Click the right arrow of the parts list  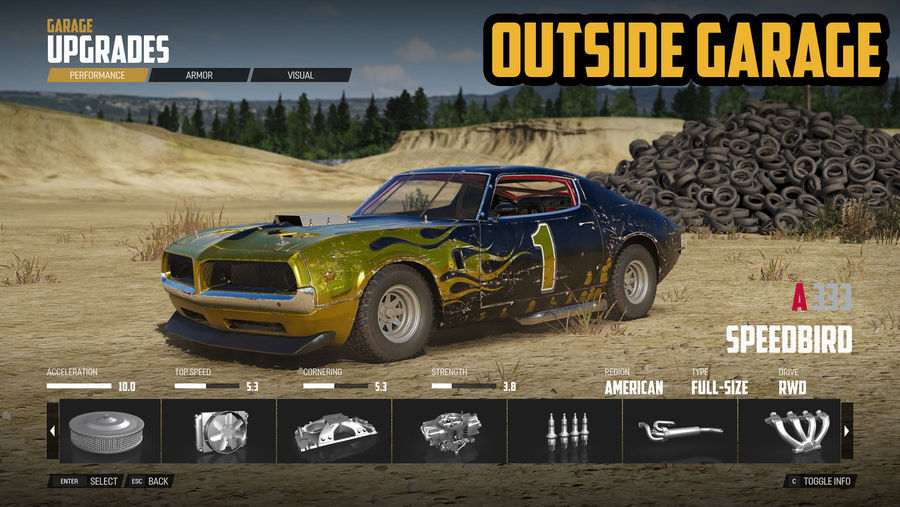[x=847, y=431]
